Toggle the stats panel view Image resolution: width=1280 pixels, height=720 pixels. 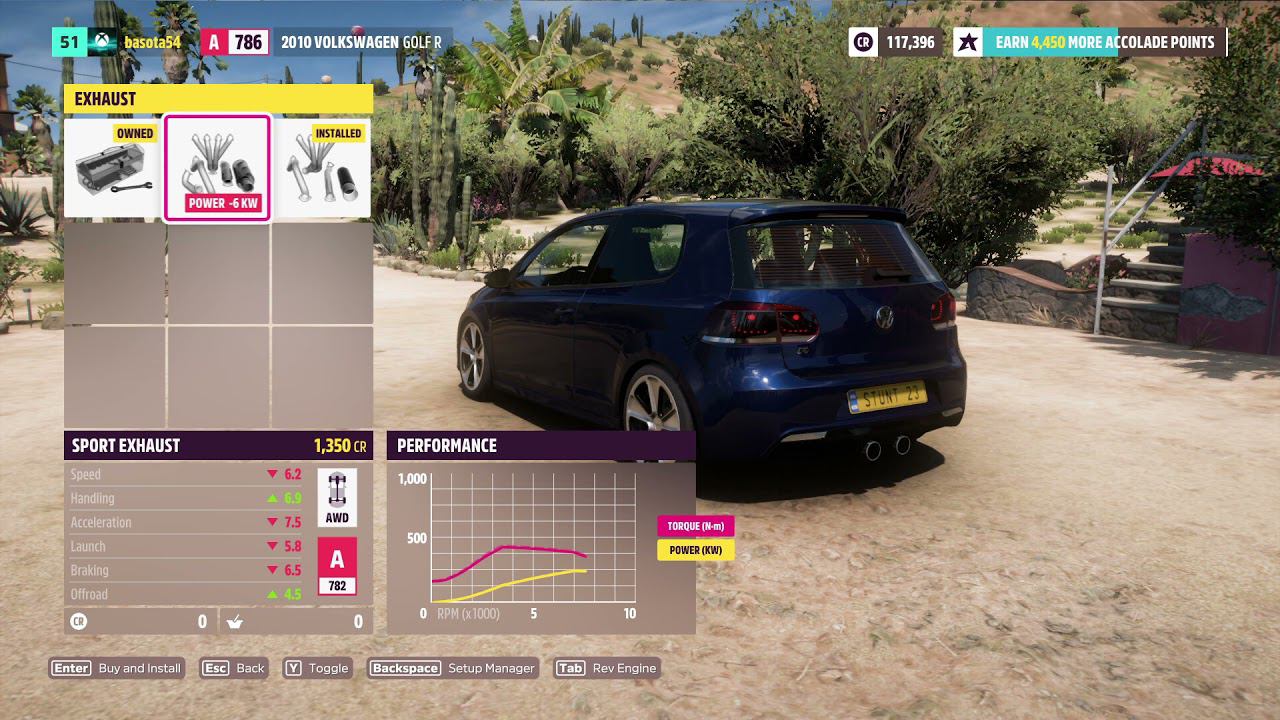[317, 668]
